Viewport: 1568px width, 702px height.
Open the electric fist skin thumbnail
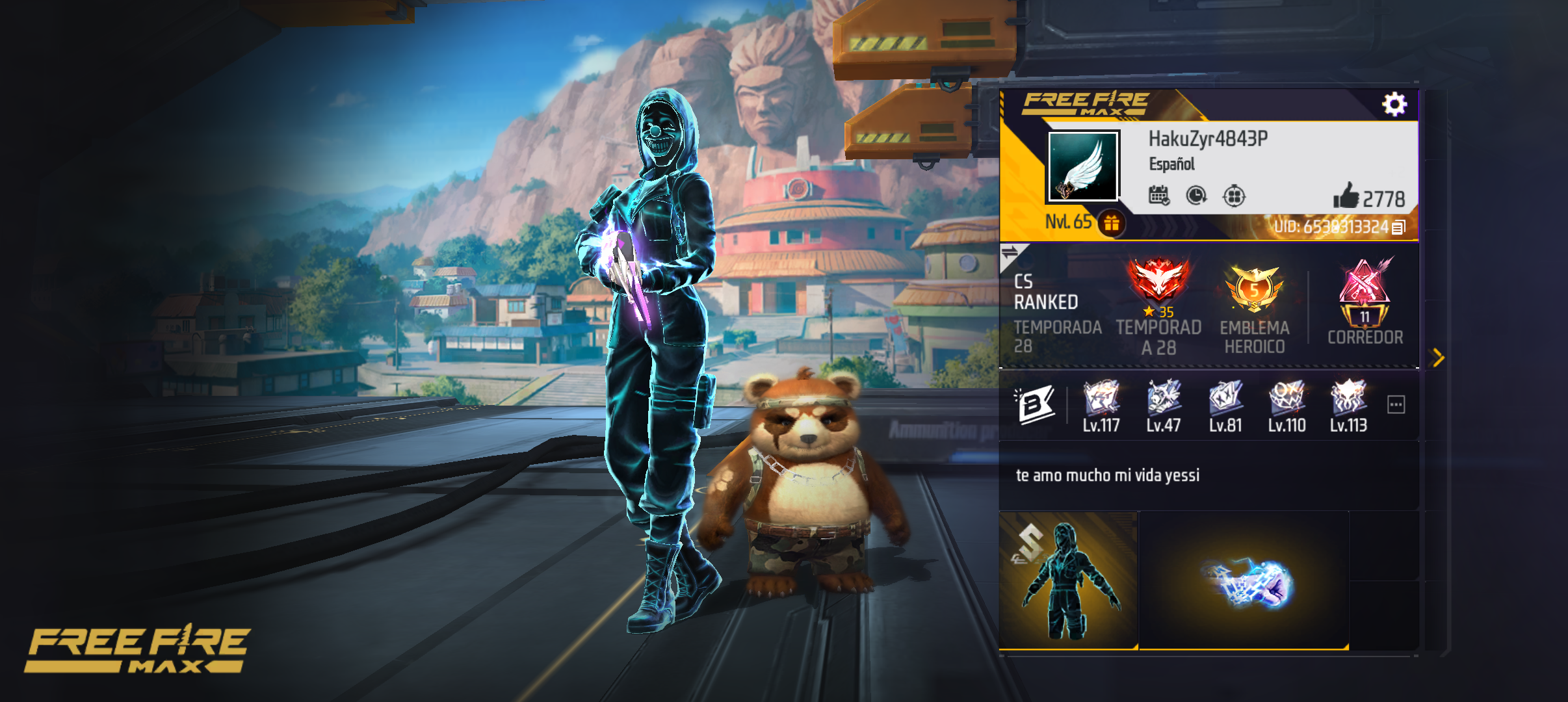pyautogui.click(x=1244, y=580)
